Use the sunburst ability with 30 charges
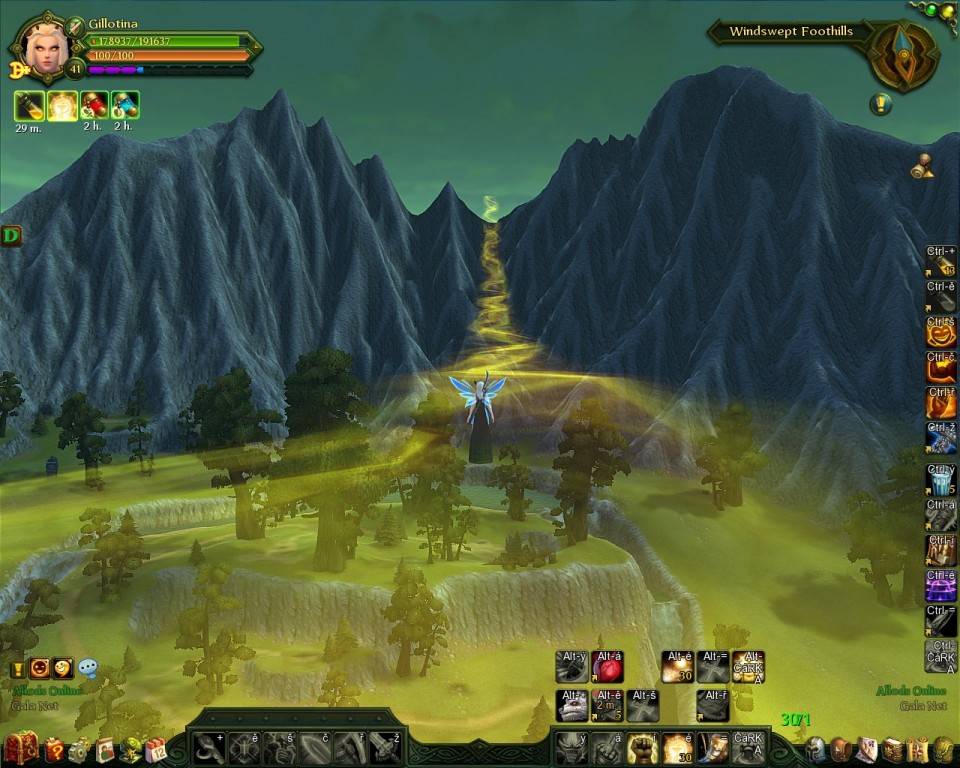 click(x=677, y=747)
